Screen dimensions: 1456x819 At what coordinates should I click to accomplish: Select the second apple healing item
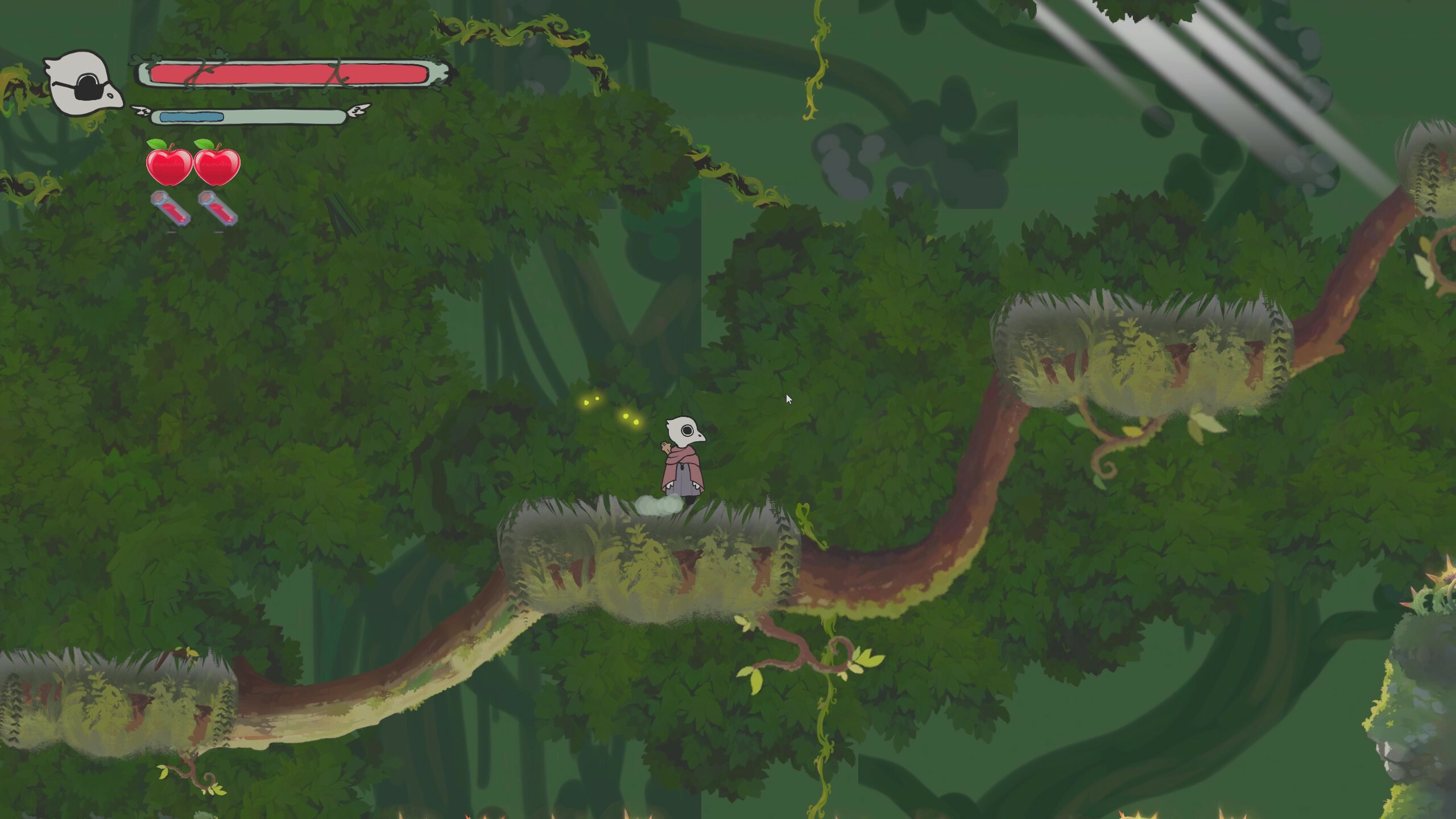click(x=217, y=168)
